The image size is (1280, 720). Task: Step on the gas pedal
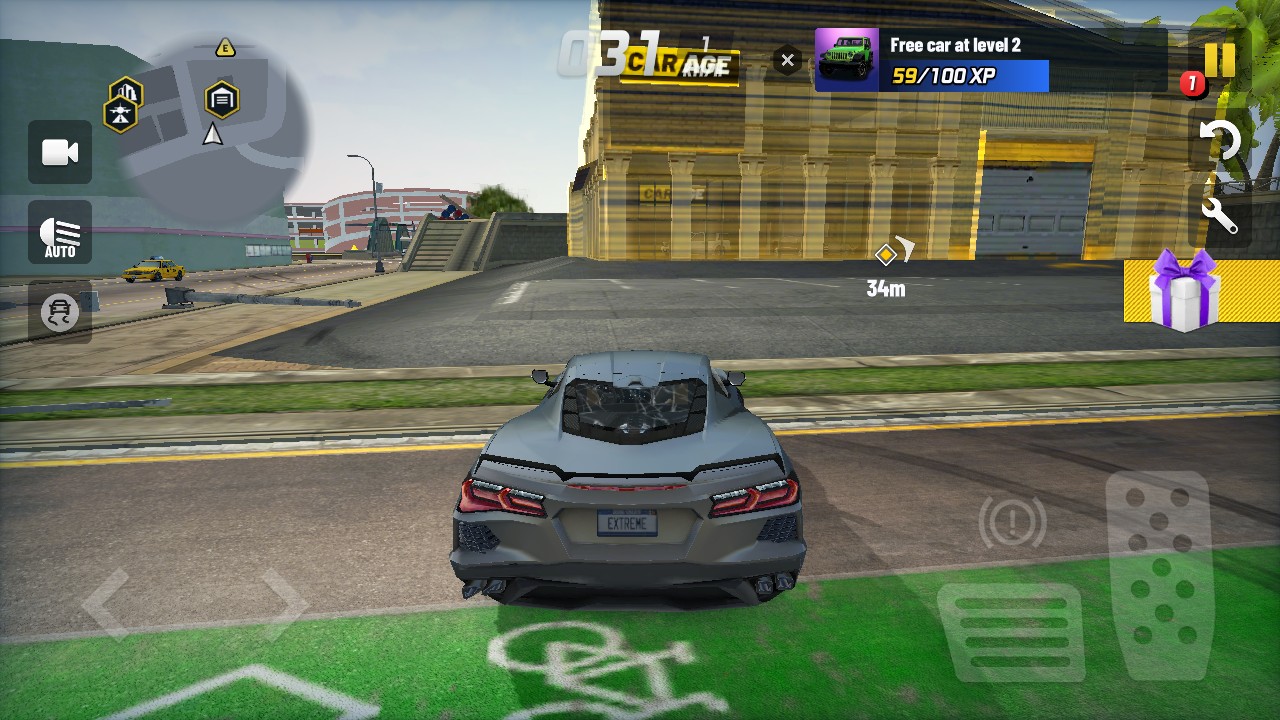point(1159,575)
